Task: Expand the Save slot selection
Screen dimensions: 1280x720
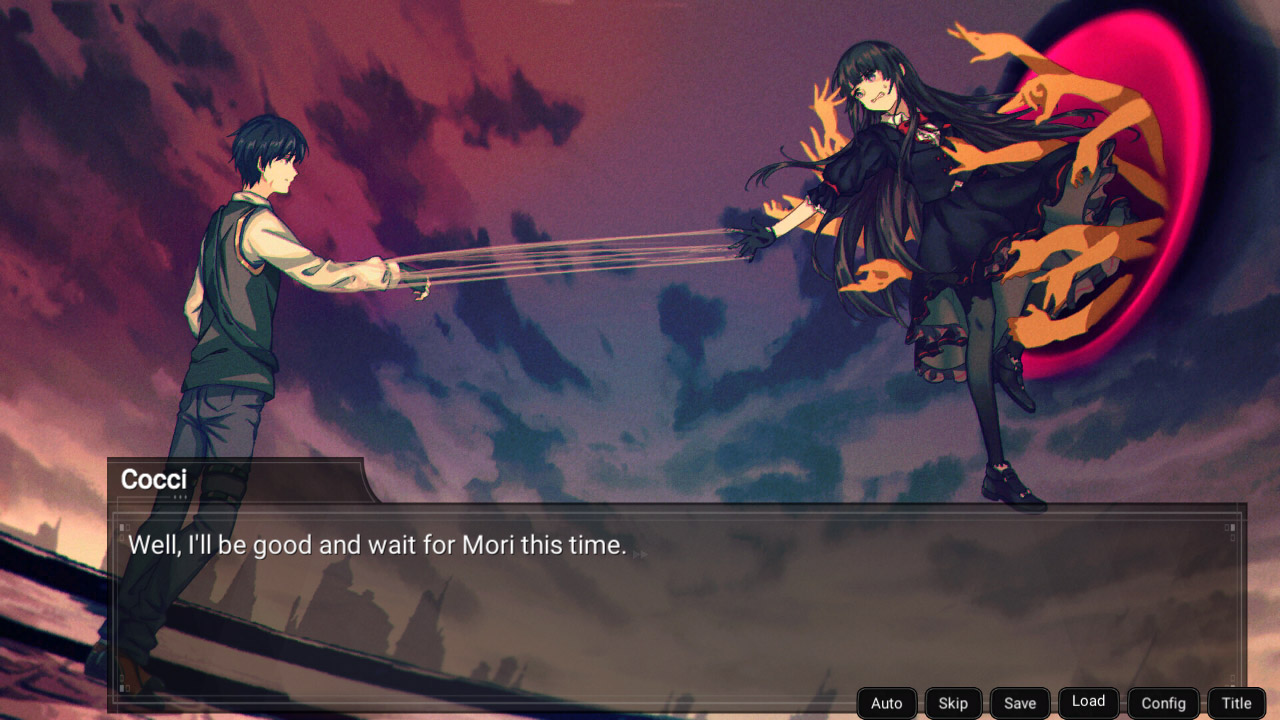Action: pos(1019,702)
